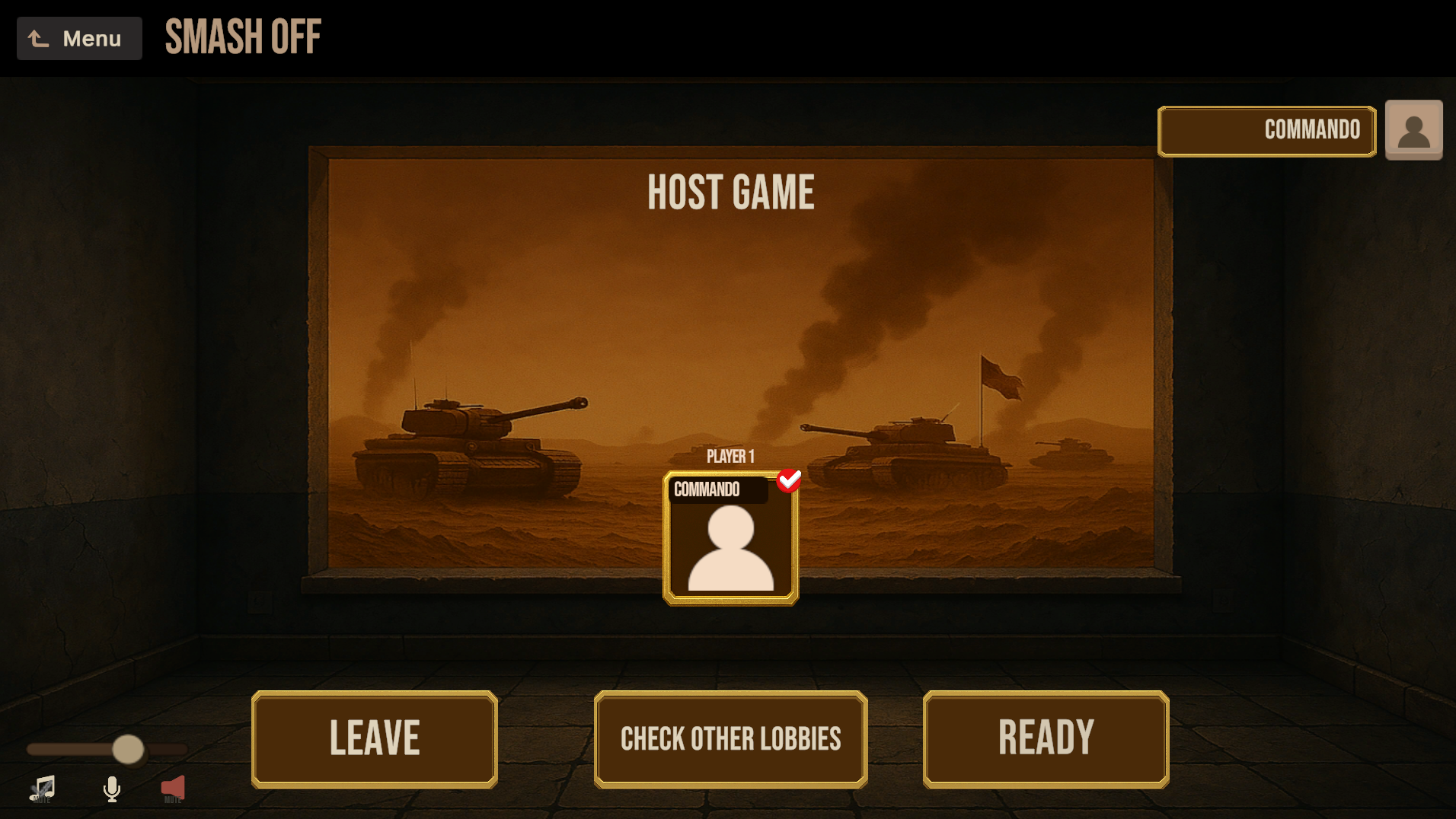Screen dimensions: 1456x819
Task: Click the COMMANDO name field top-right
Action: point(1266,130)
